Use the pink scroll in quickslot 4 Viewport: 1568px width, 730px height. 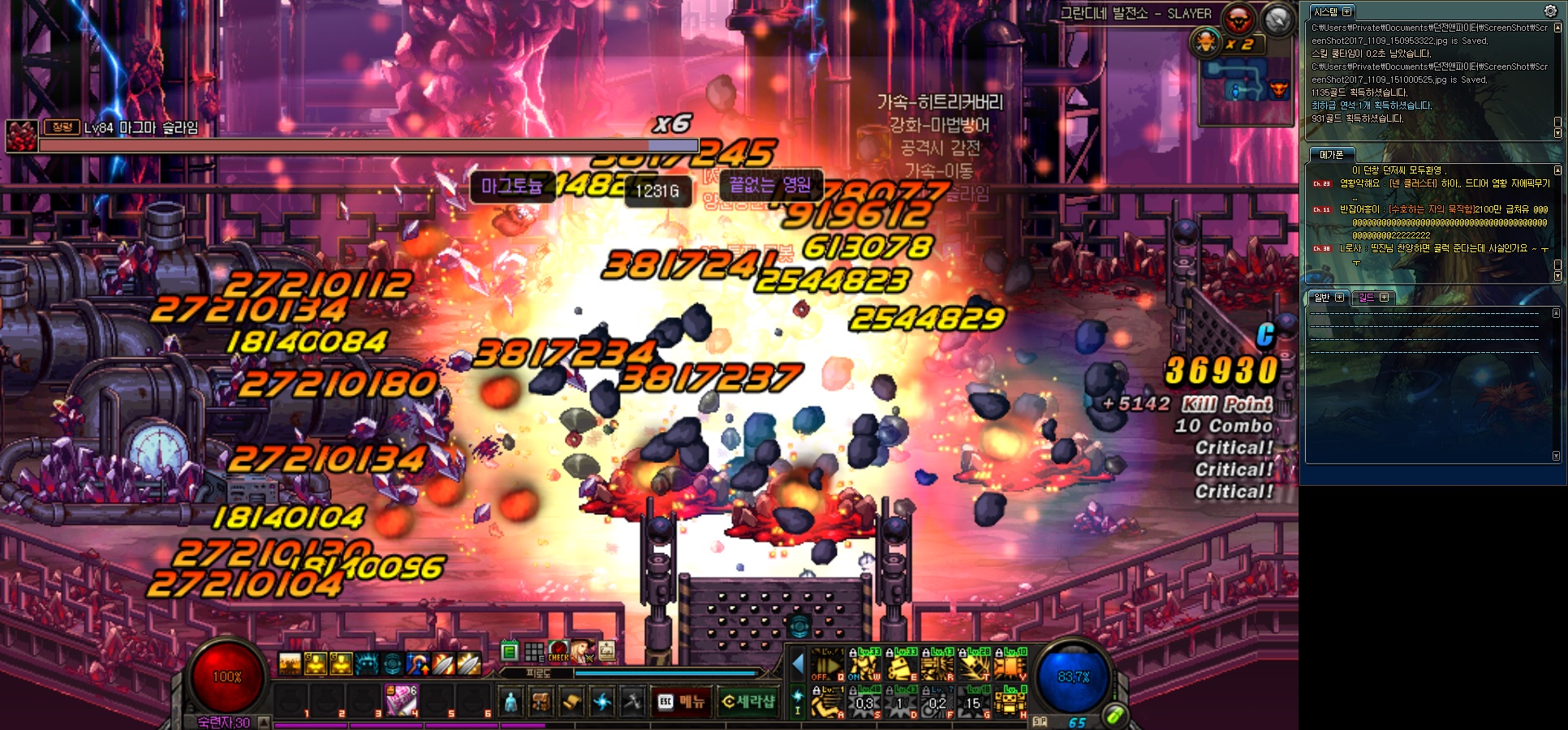click(x=401, y=700)
